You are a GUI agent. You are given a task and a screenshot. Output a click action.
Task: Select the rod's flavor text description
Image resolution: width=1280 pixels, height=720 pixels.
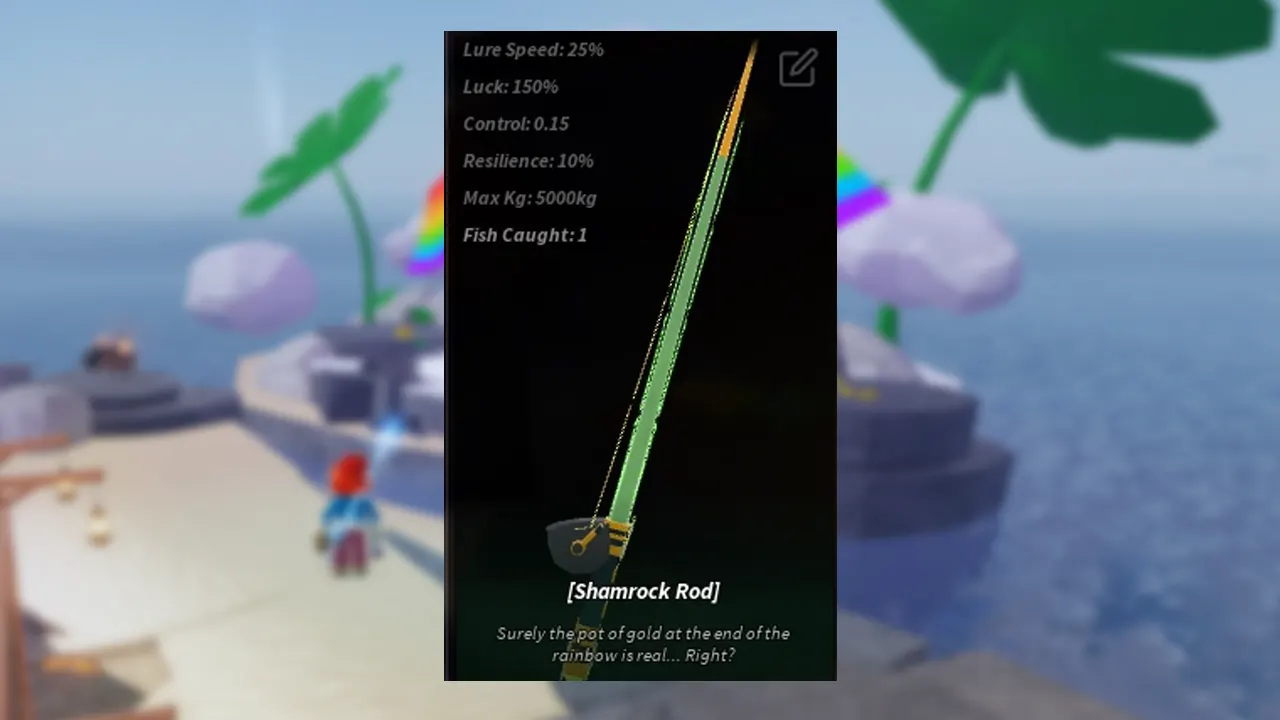[x=643, y=644]
